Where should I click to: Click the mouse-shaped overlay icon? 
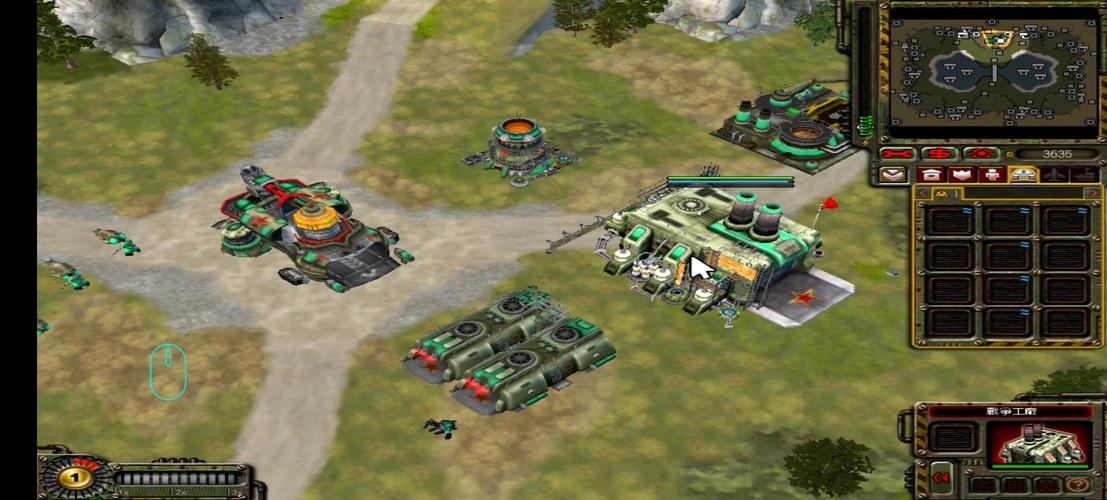tap(167, 371)
